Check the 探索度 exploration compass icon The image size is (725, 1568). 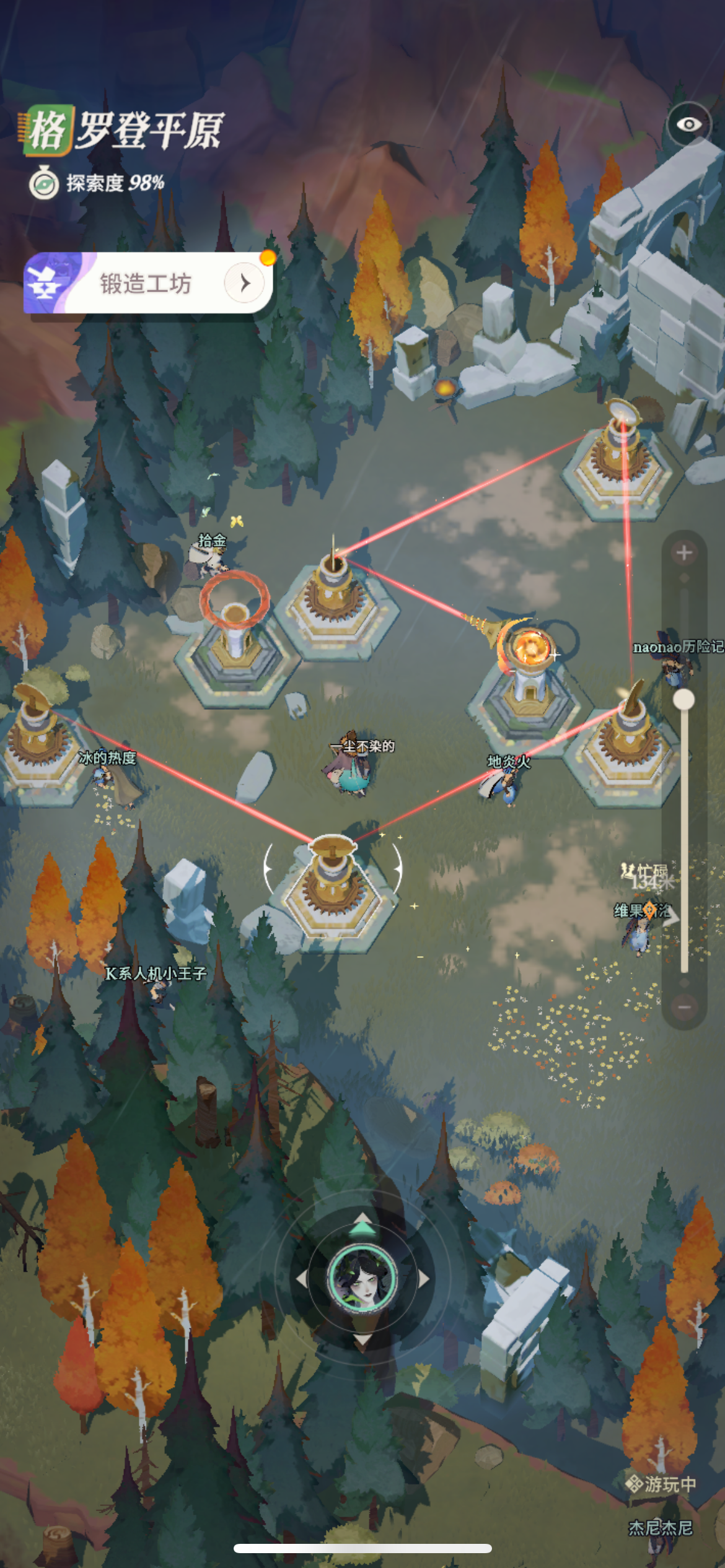[43, 183]
